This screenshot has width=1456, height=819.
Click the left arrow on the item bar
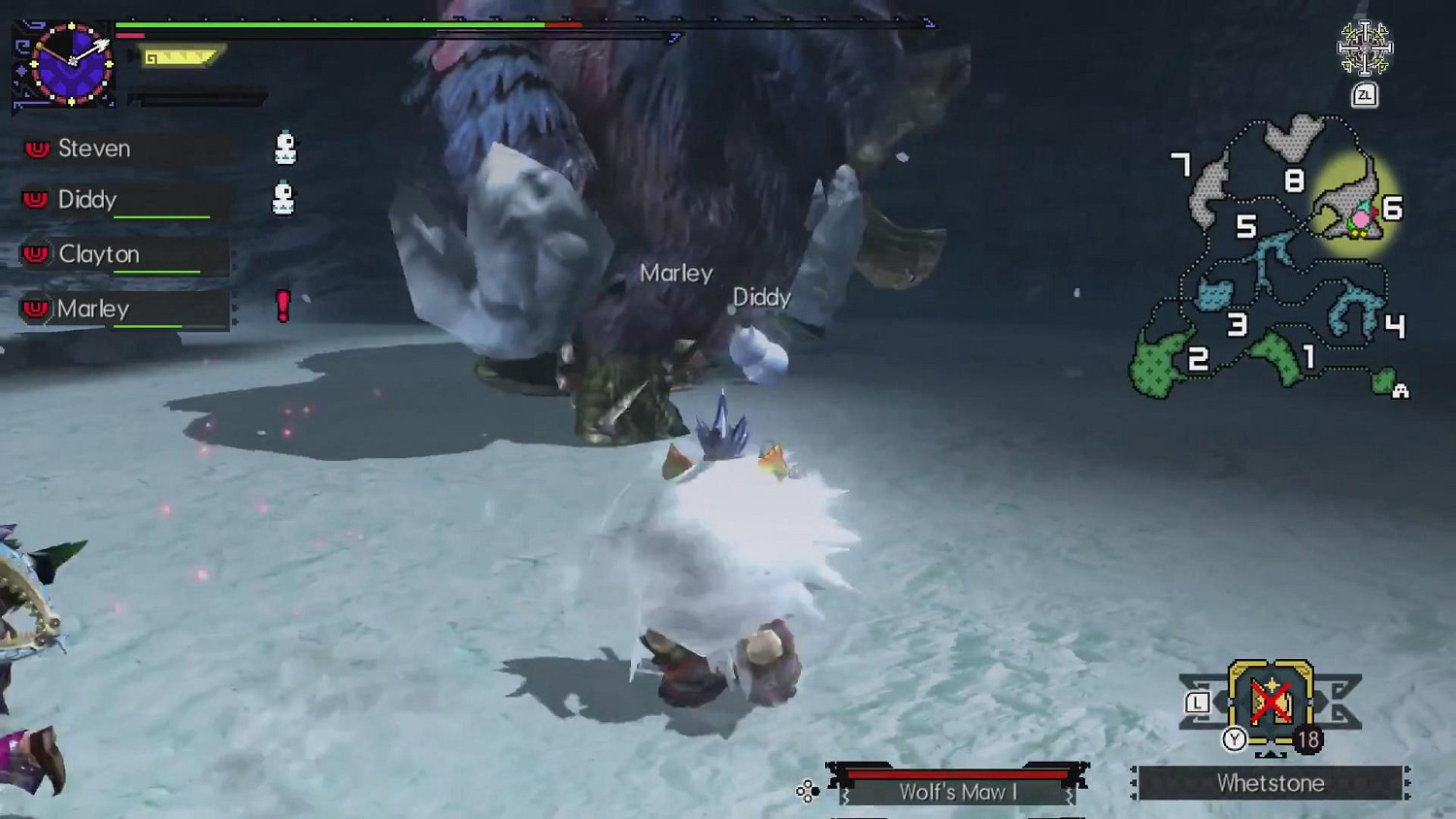(x=1219, y=700)
